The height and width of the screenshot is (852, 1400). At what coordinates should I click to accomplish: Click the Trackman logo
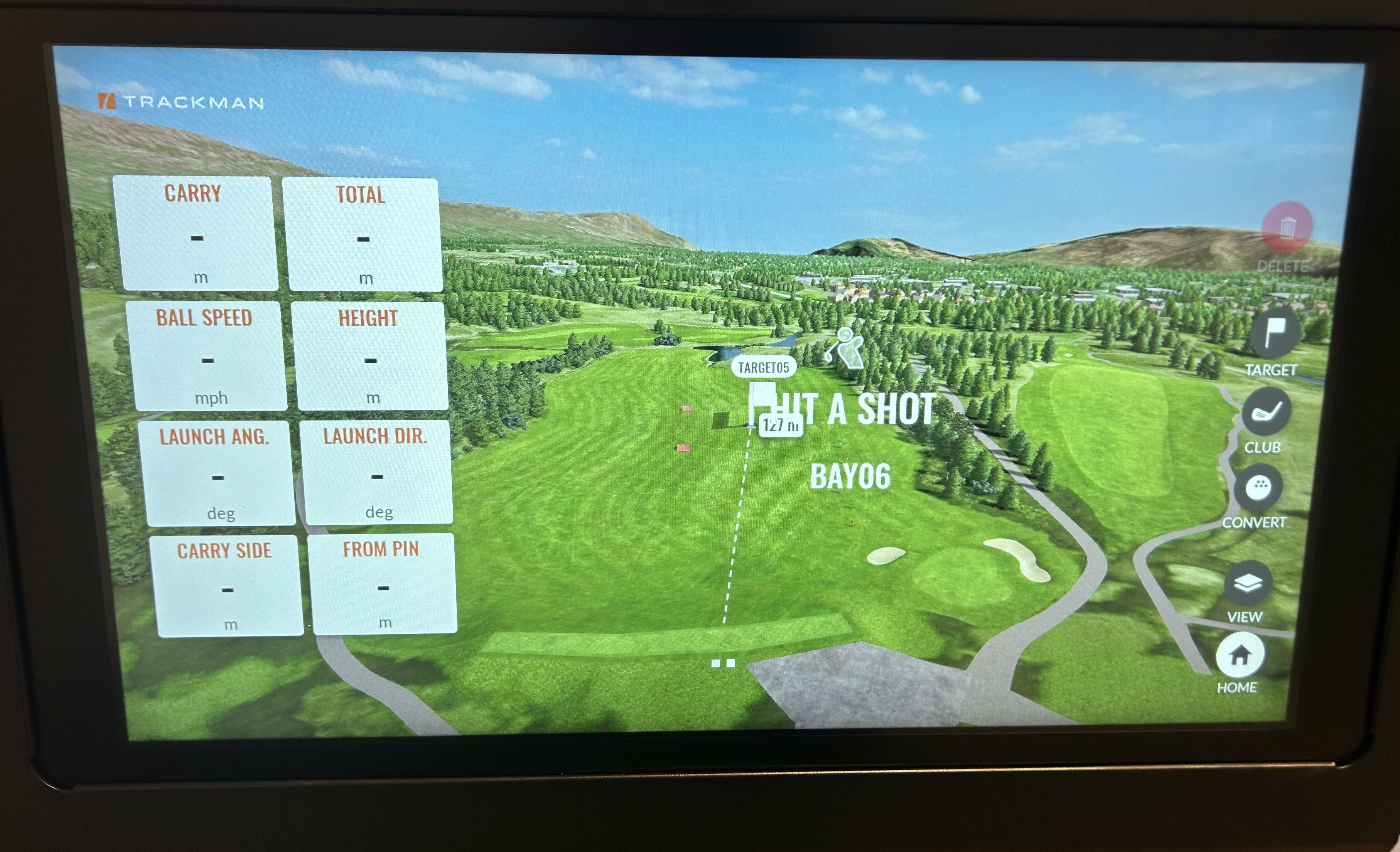click(x=180, y=102)
